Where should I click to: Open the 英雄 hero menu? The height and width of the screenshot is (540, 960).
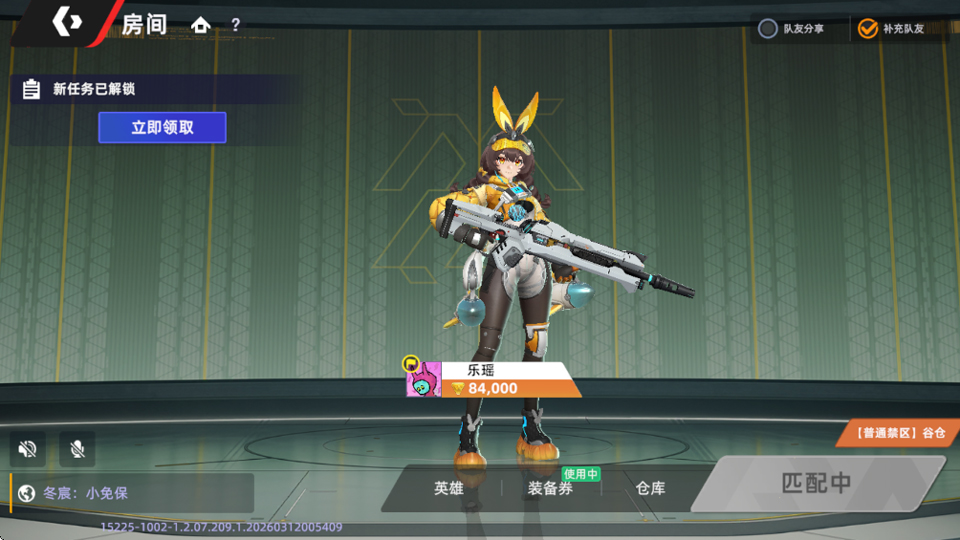449,488
